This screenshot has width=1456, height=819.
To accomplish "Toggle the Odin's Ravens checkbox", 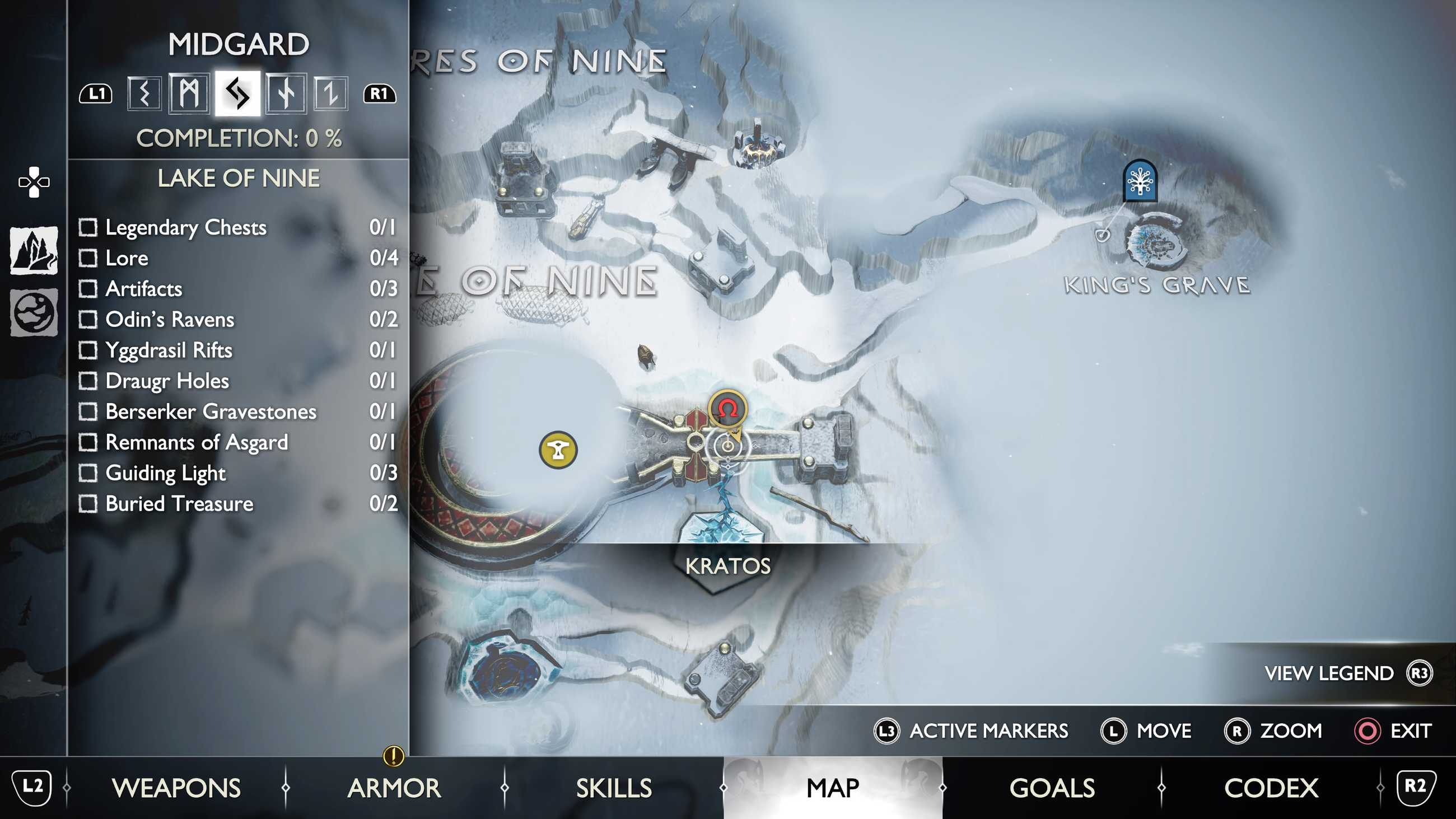I will (x=88, y=320).
